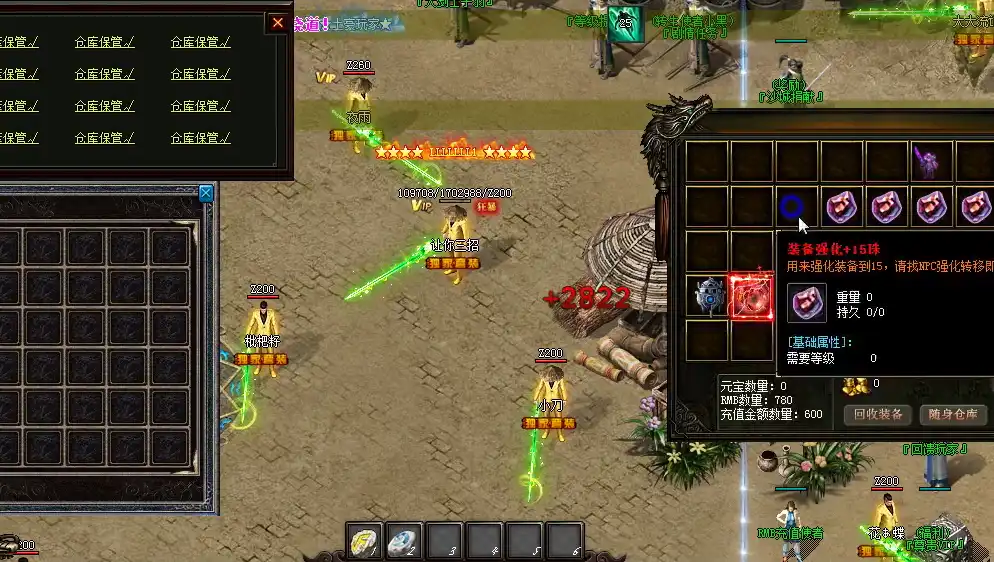
Task: Close the grid panel with blue X
Action: tap(206, 192)
